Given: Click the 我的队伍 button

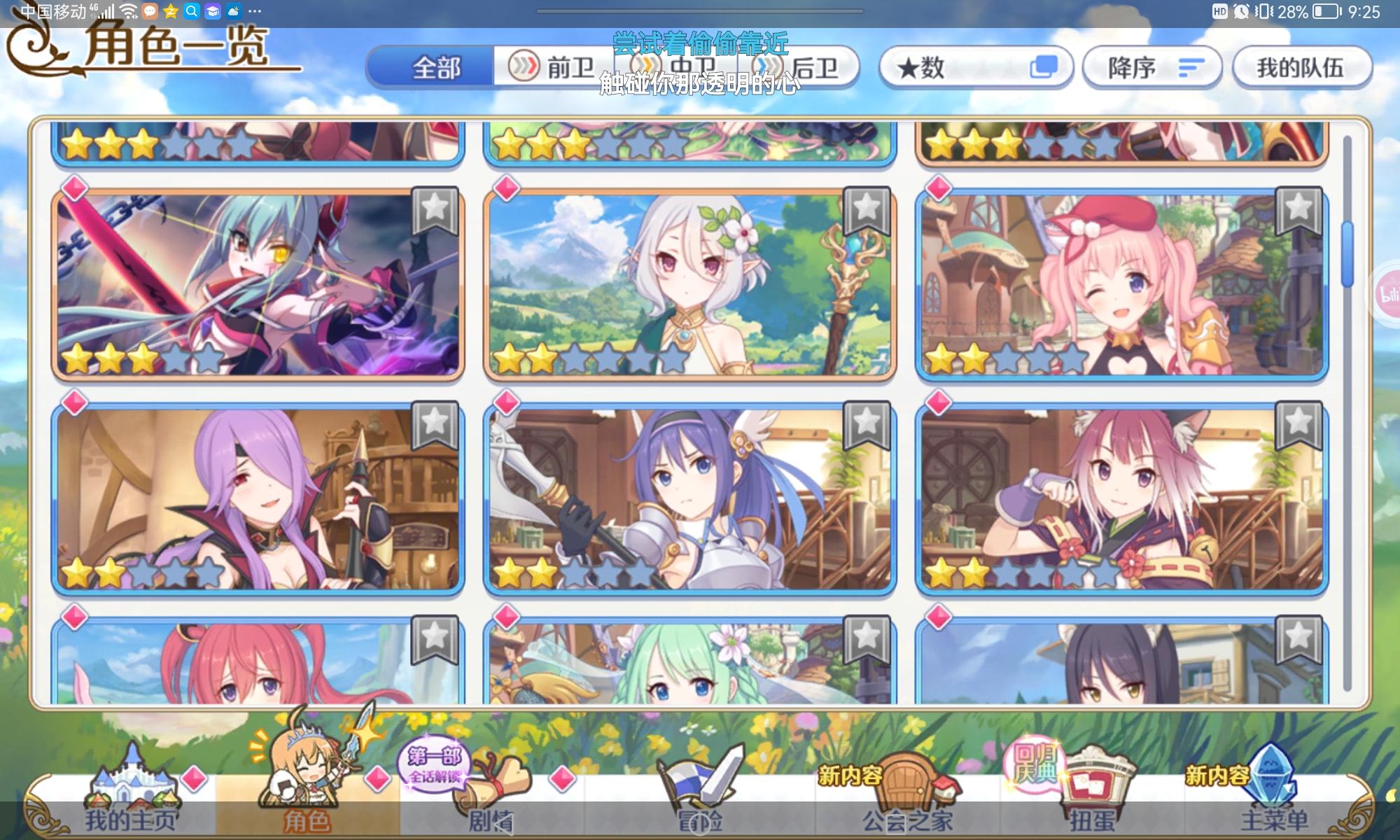Looking at the screenshot, I should 1302,66.
